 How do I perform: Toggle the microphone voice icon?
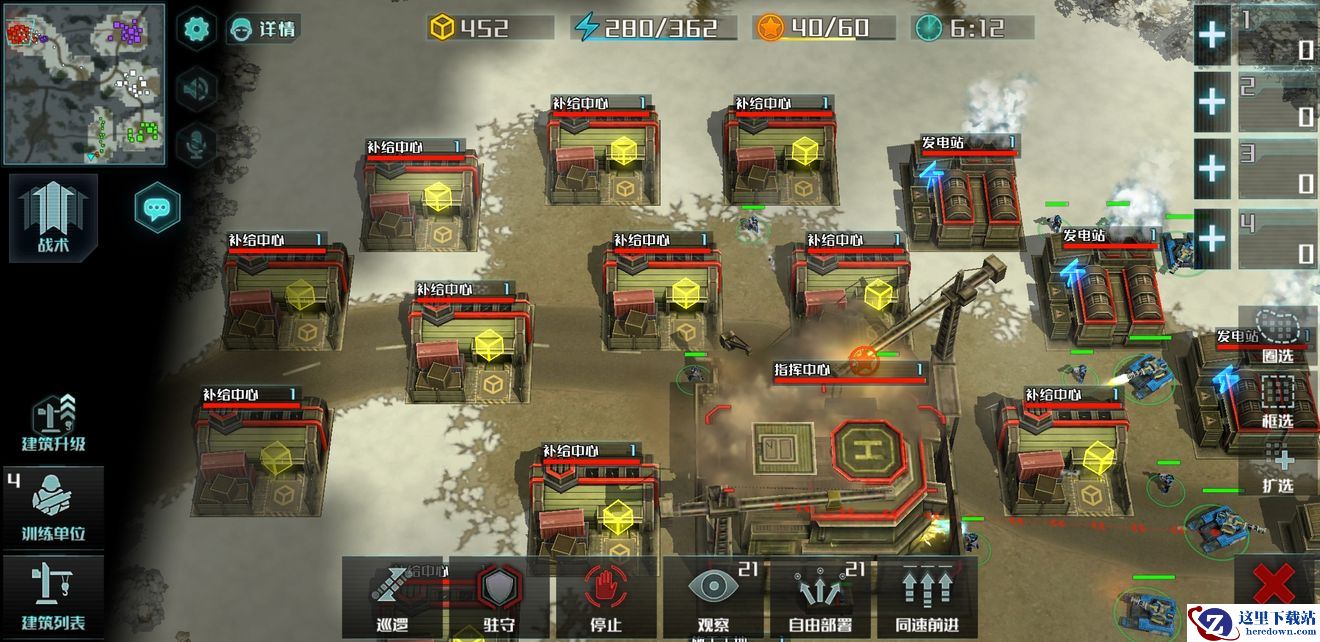(x=196, y=144)
